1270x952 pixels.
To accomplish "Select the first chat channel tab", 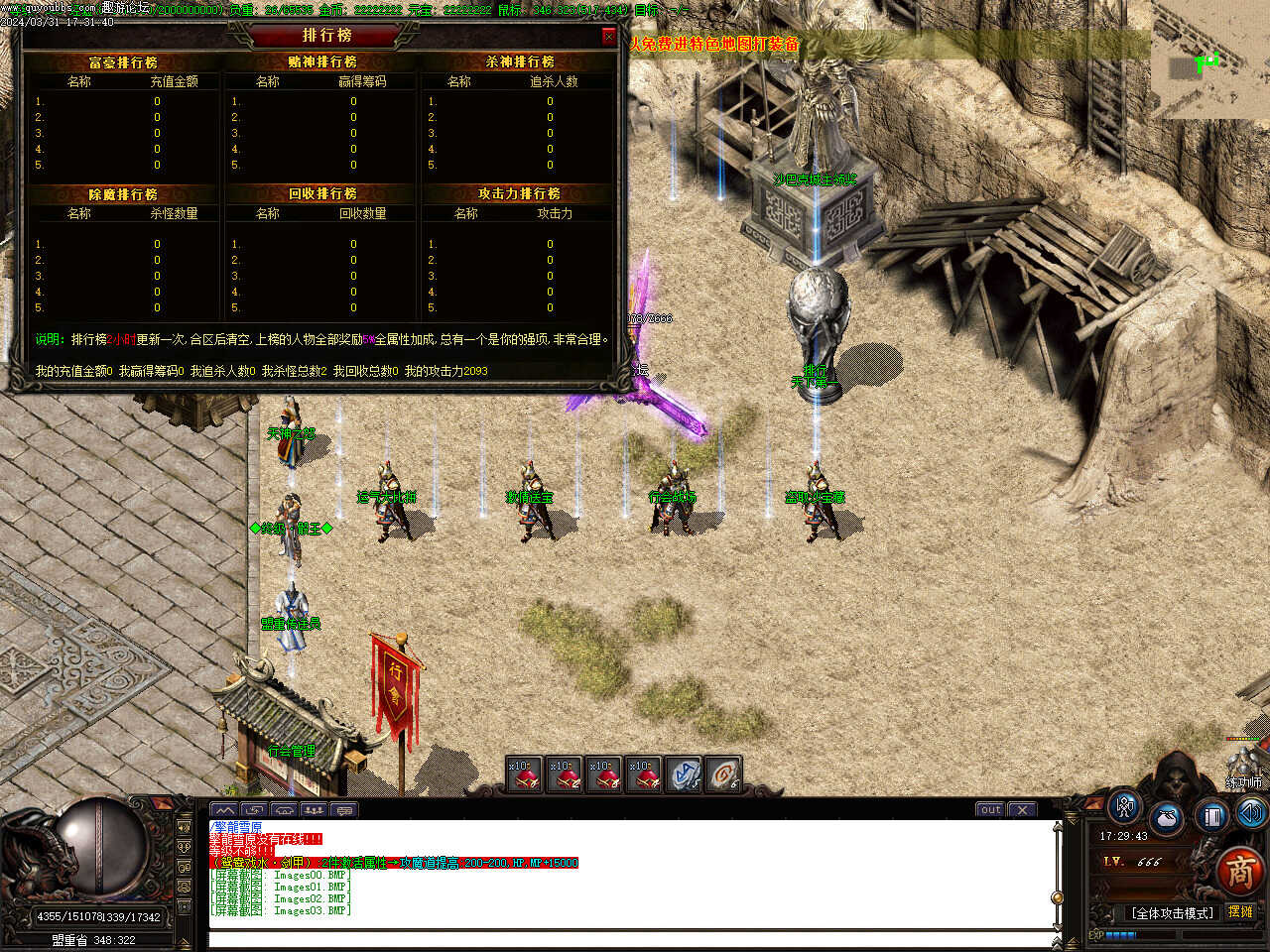I will coord(225,810).
